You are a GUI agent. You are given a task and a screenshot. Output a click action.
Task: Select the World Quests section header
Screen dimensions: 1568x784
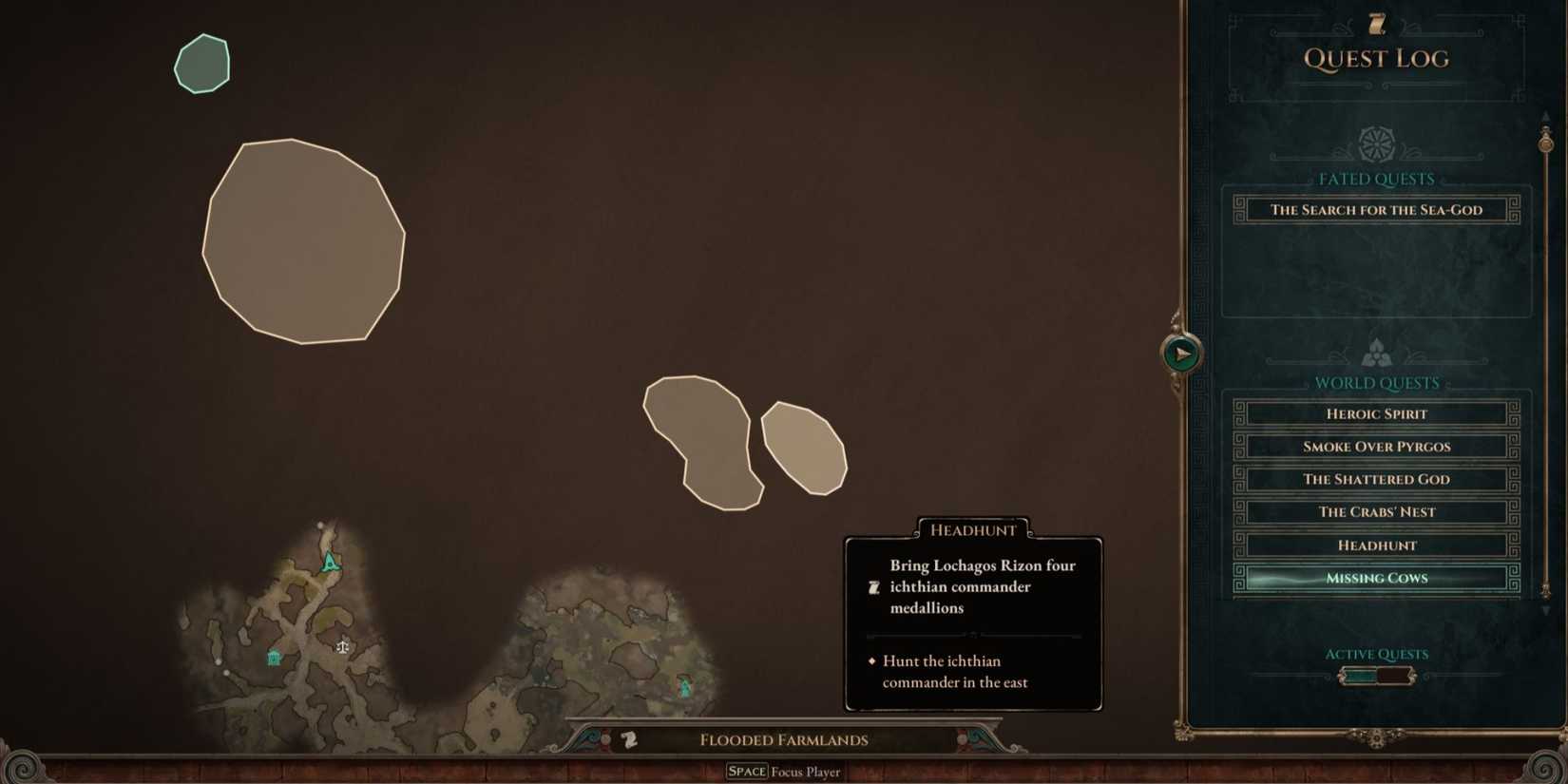click(1377, 382)
